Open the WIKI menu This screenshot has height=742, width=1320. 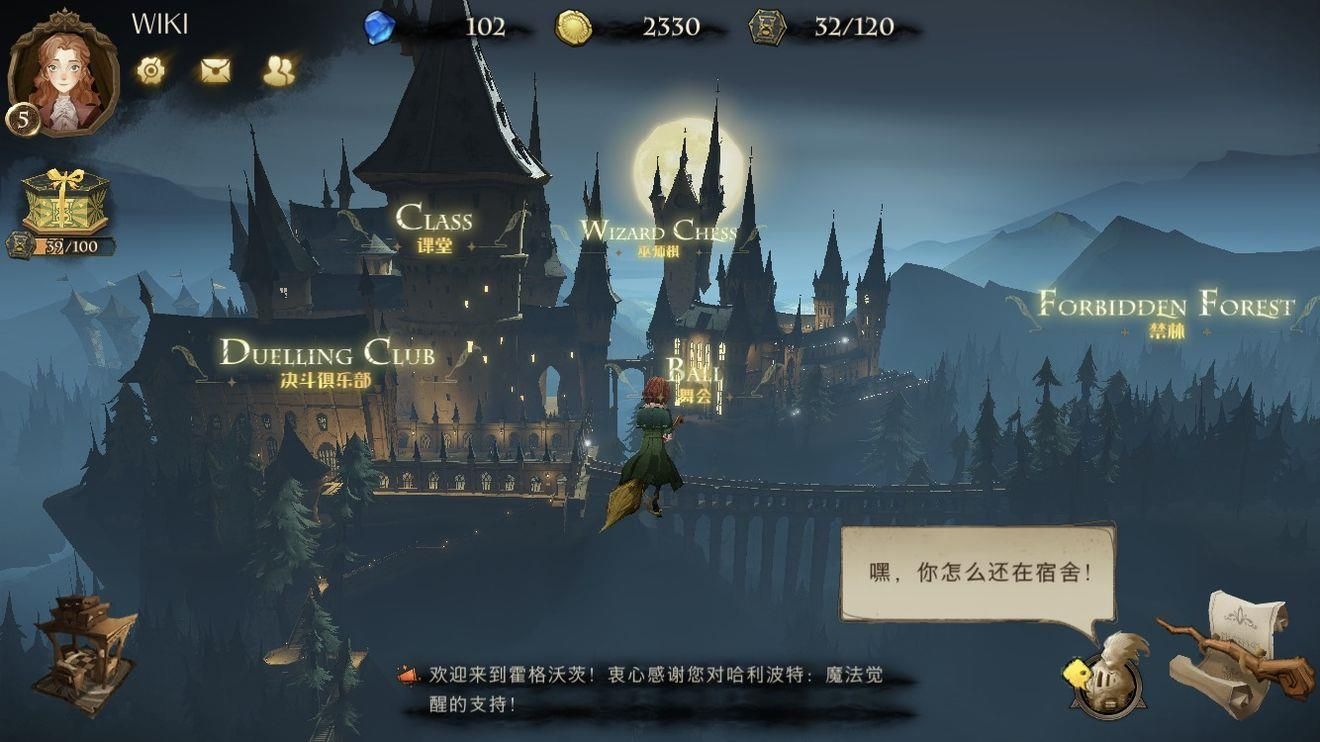point(159,24)
